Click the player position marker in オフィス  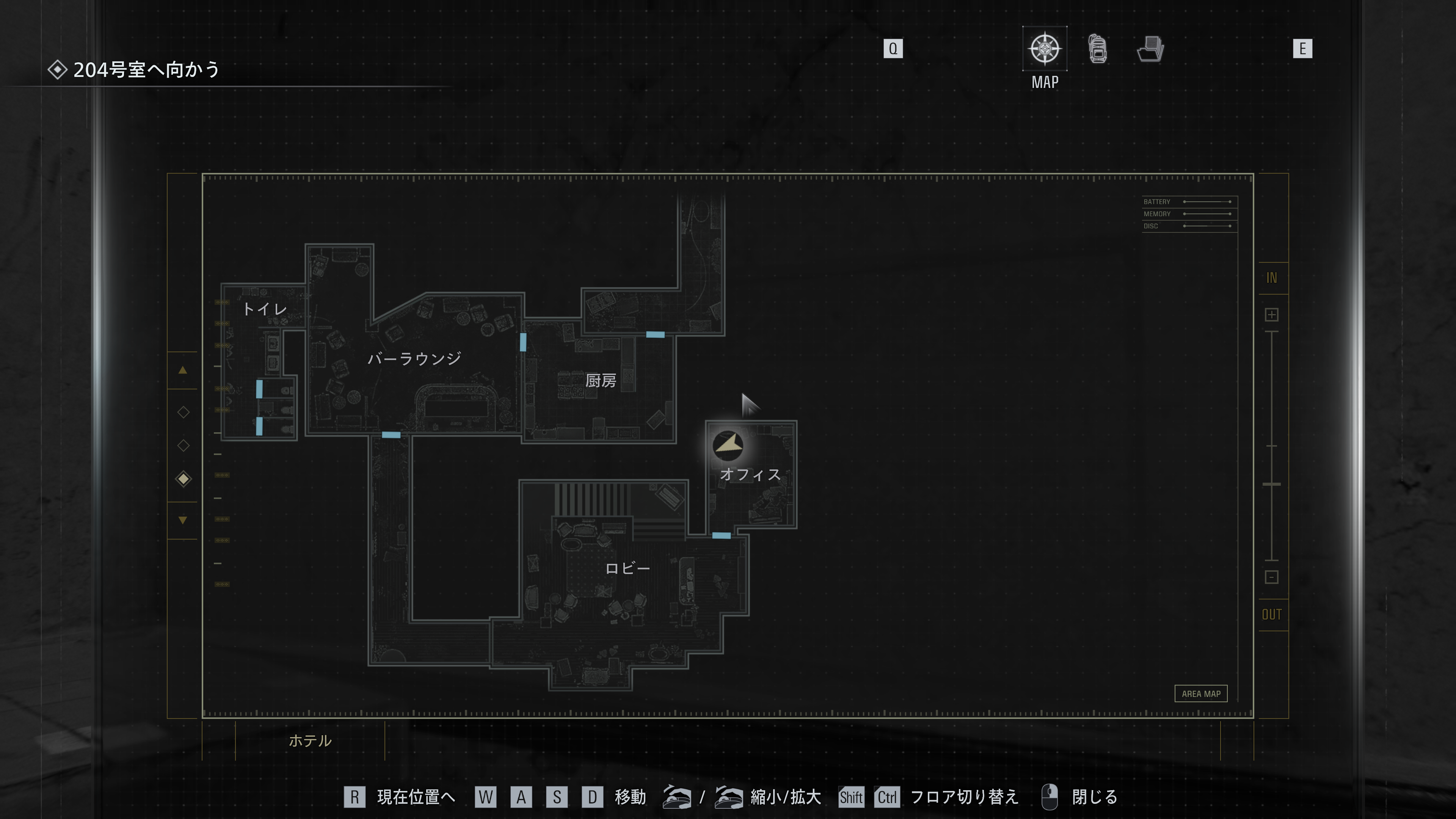[x=728, y=446]
